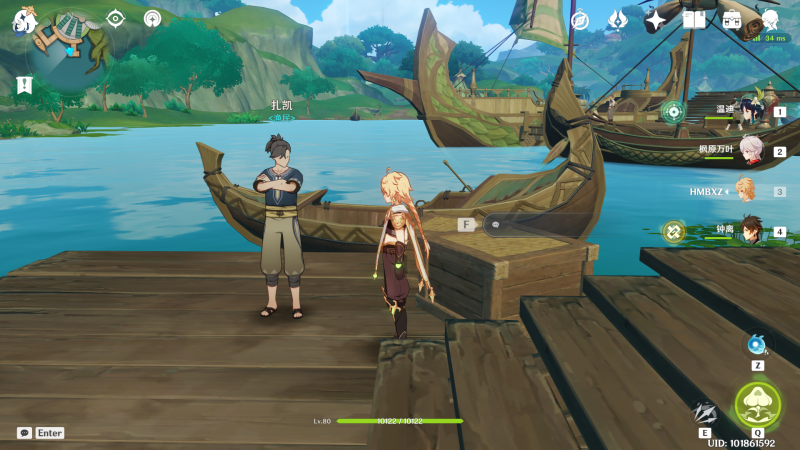The height and width of the screenshot is (450, 800).
Task: Open the Wish four-point star icon
Action: (656, 20)
